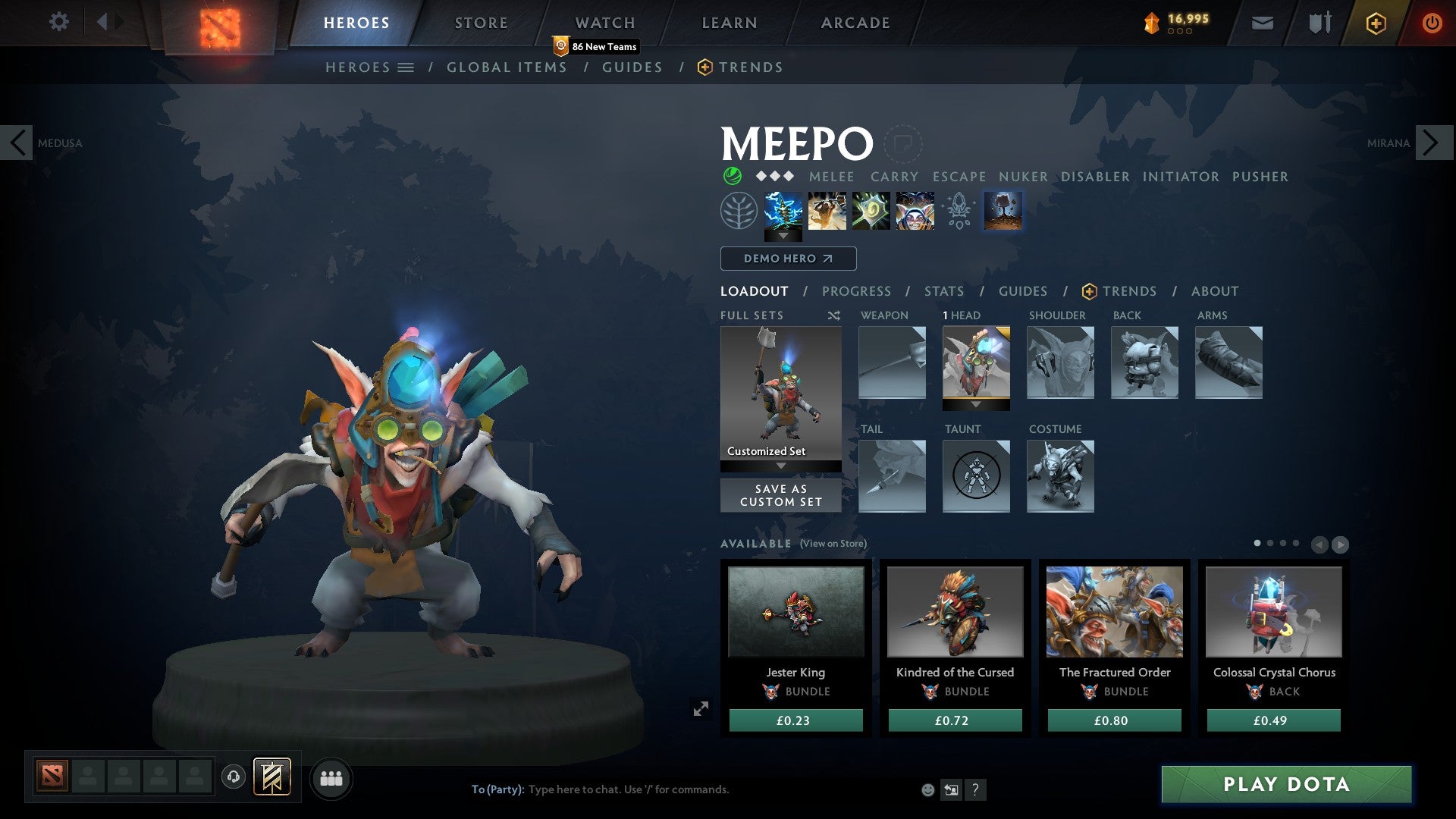
Task: Click the party invite friends icon
Action: pyautogui.click(x=330, y=778)
